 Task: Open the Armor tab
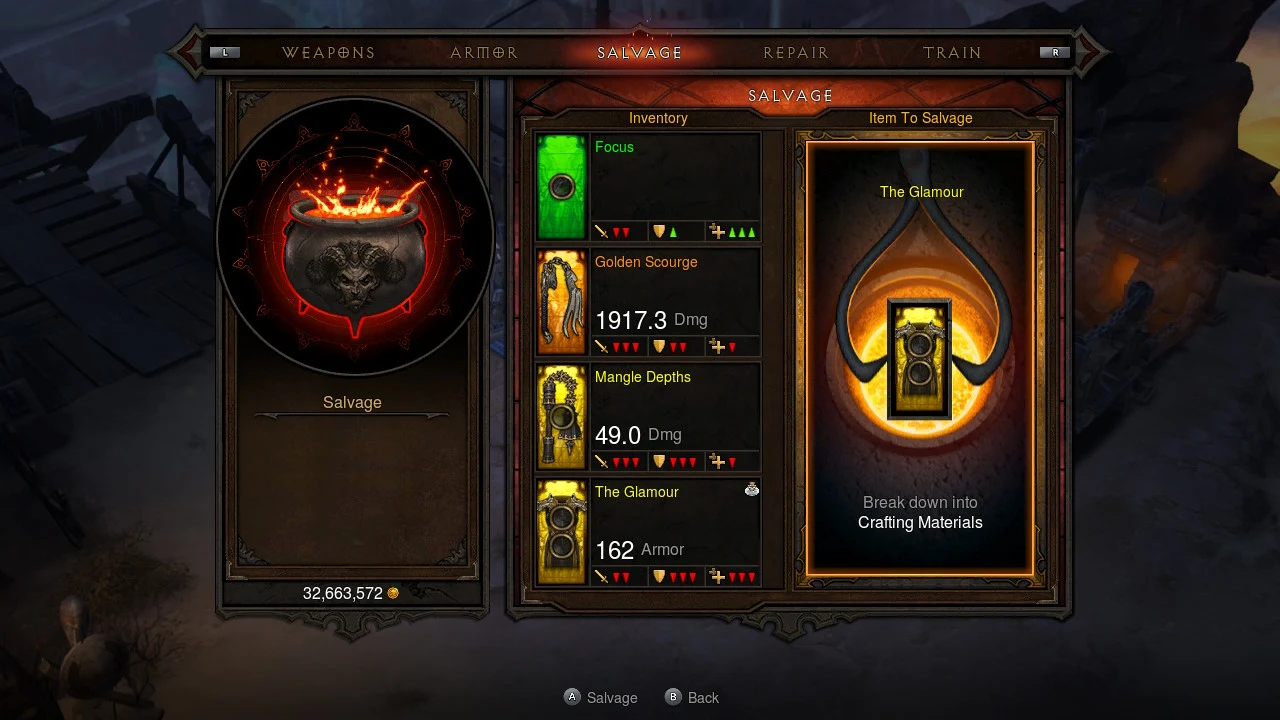[x=484, y=53]
